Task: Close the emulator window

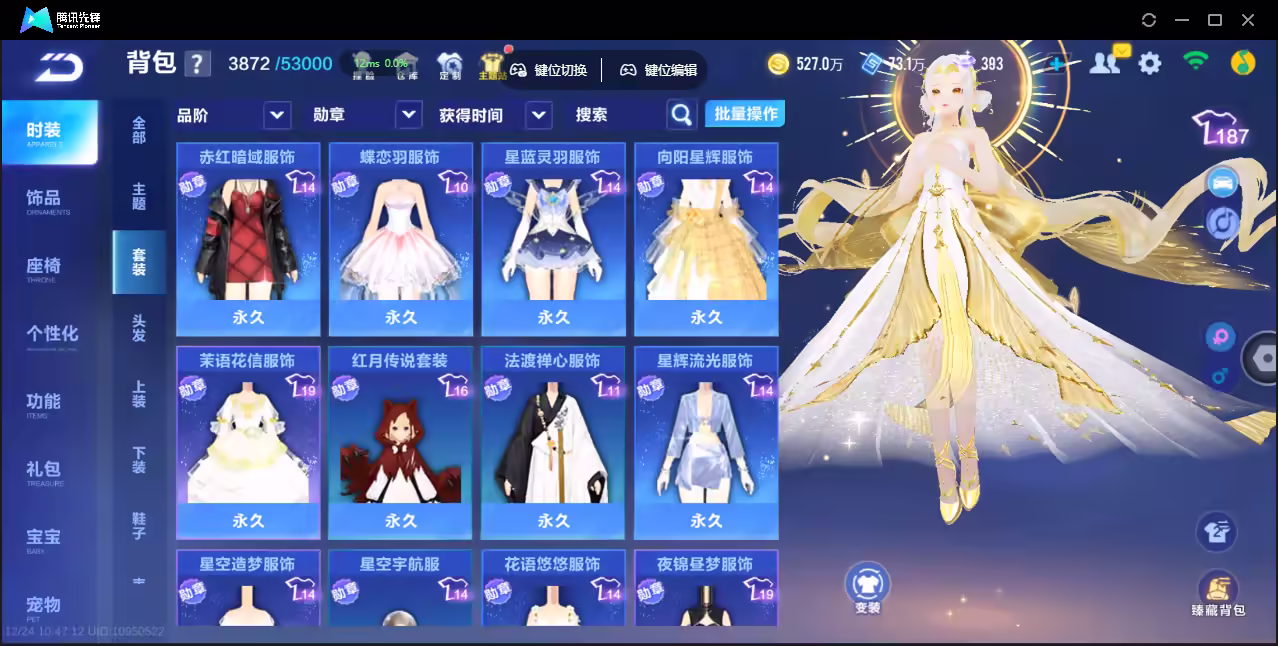Action: pos(1248,20)
